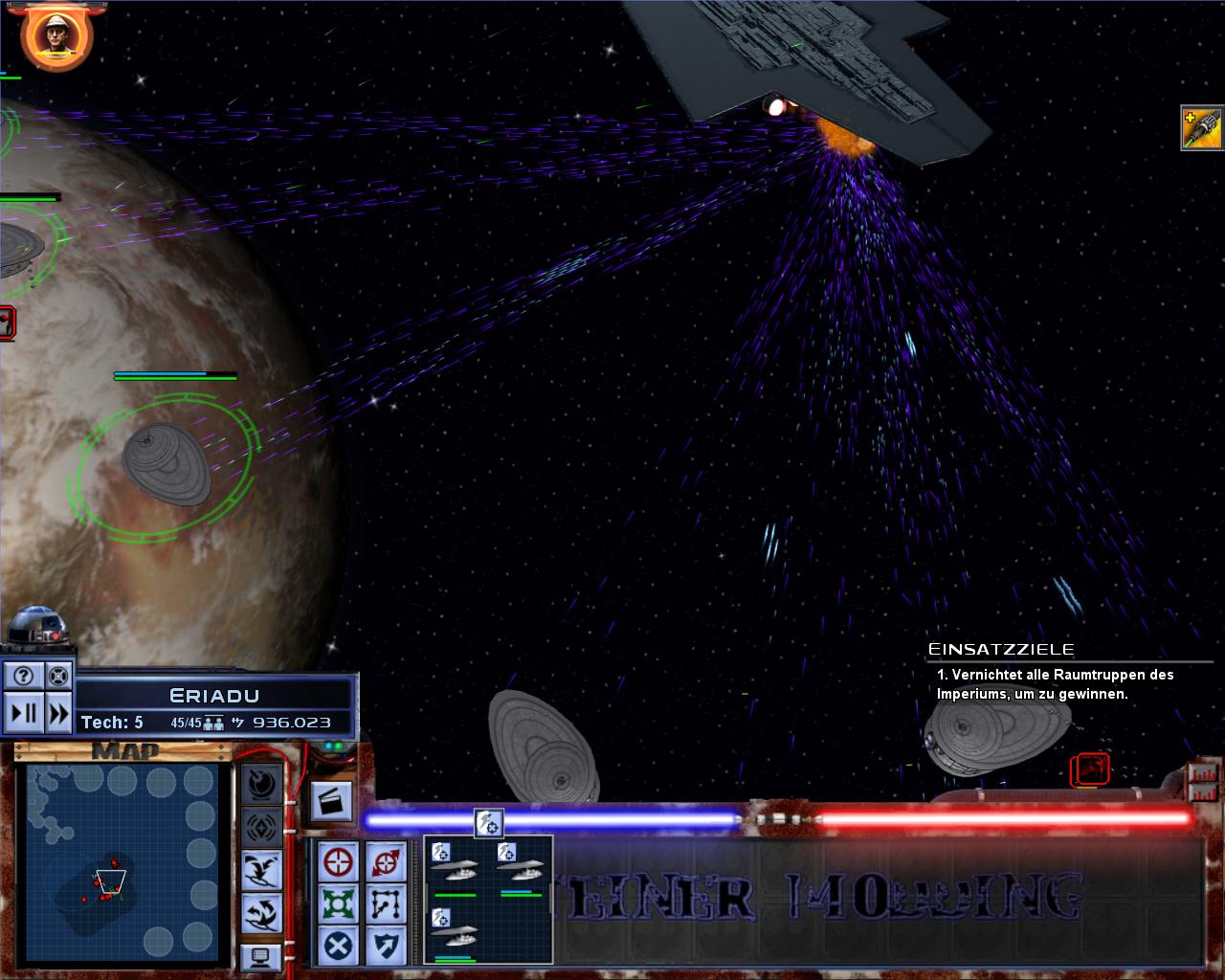Open the computer monitor button below the minimap

pos(261,955)
